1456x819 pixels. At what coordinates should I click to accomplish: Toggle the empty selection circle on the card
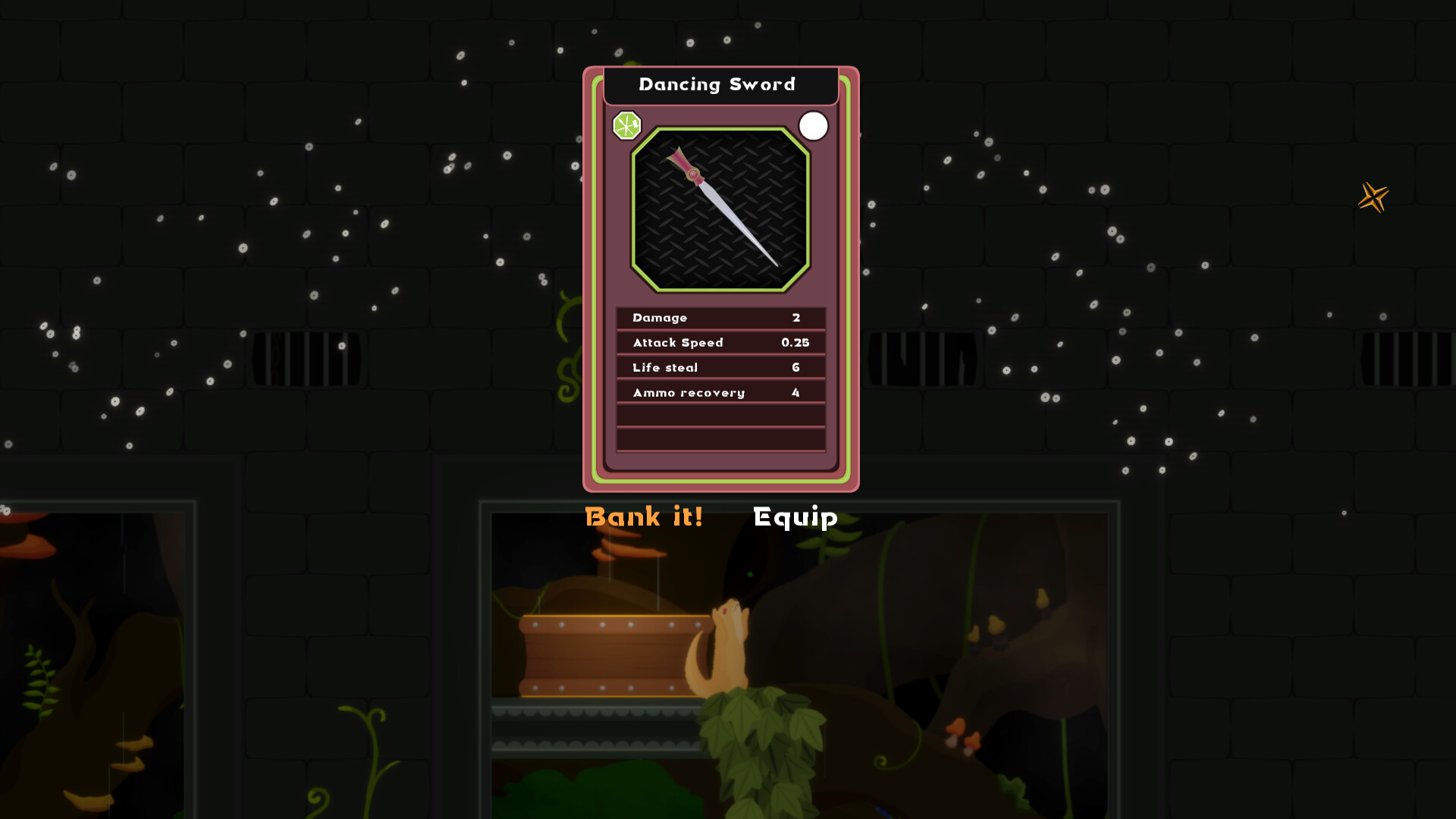click(814, 126)
